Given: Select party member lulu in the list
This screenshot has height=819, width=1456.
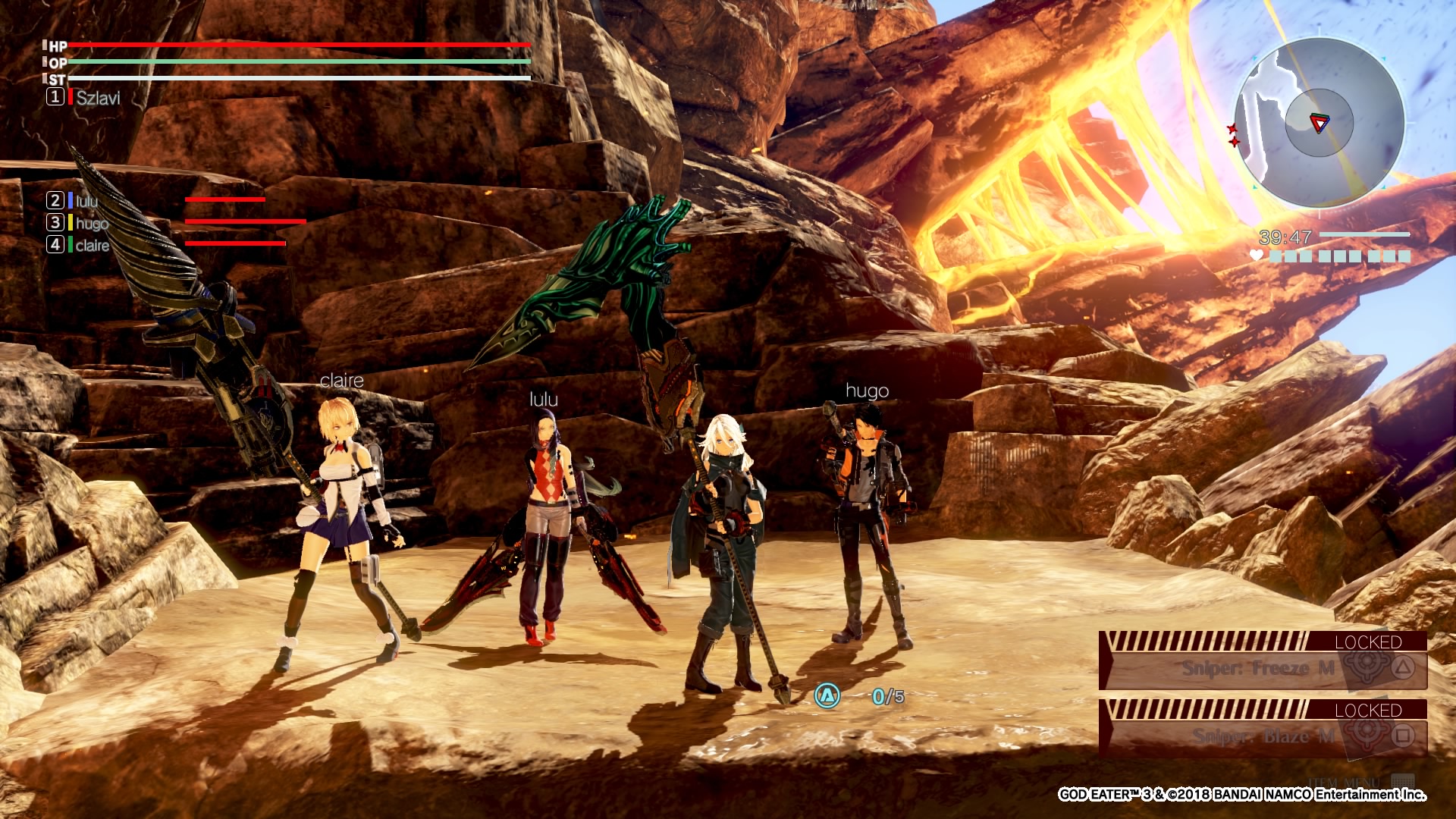Looking at the screenshot, I should (86, 201).
